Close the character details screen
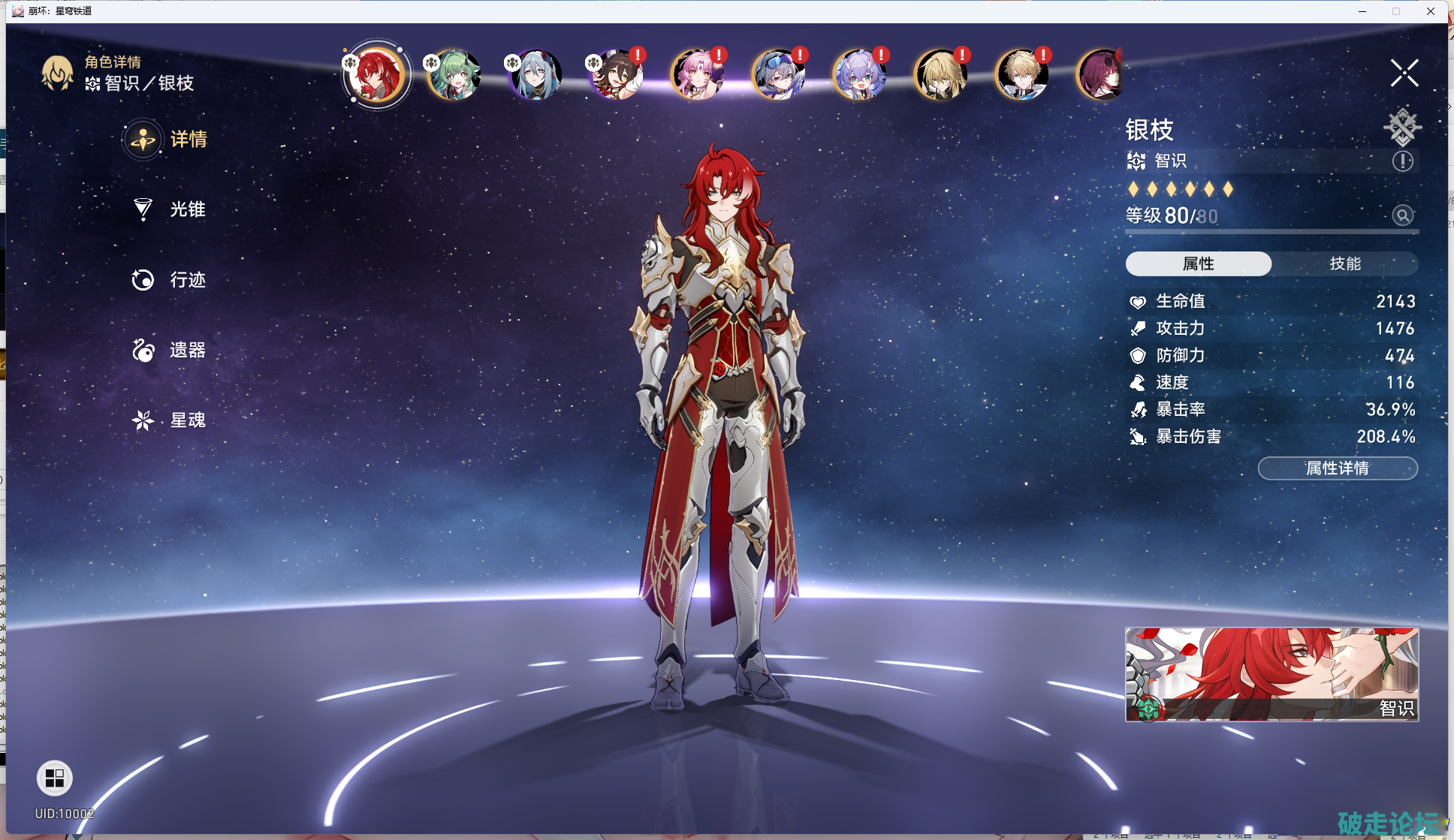Image resolution: width=1454 pixels, height=840 pixels. [1404, 74]
